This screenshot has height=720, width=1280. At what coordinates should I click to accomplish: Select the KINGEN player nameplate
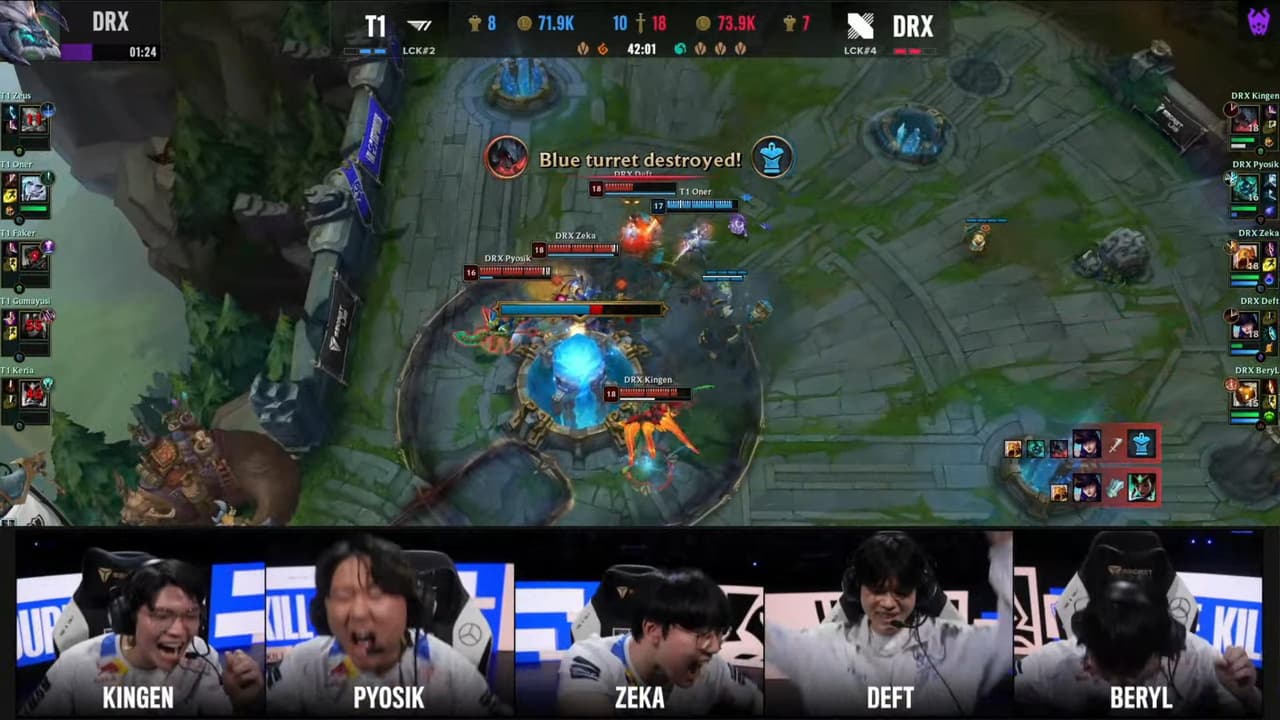(x=138, y=700)
